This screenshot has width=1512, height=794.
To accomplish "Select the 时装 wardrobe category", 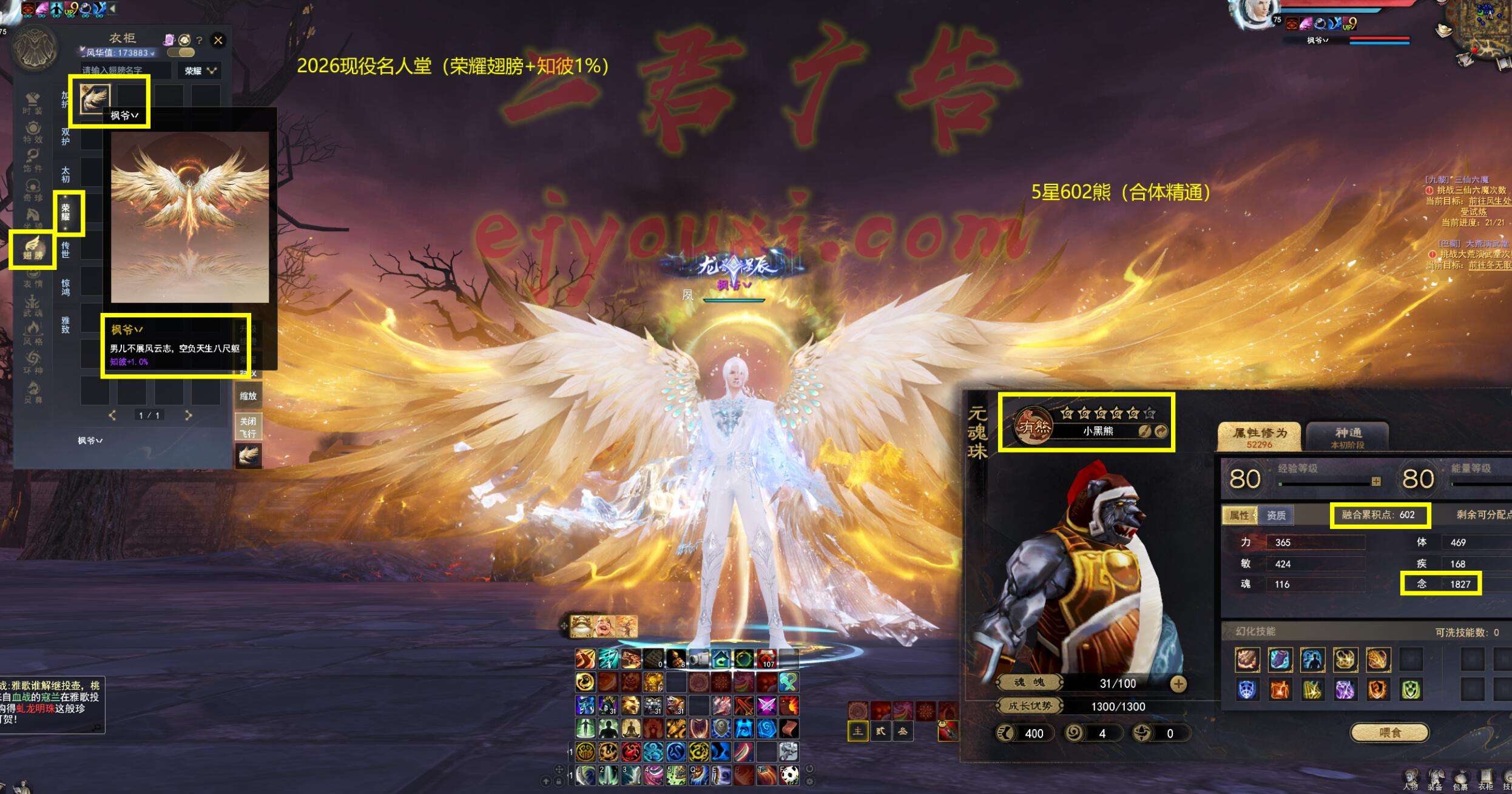I will 33,103.
